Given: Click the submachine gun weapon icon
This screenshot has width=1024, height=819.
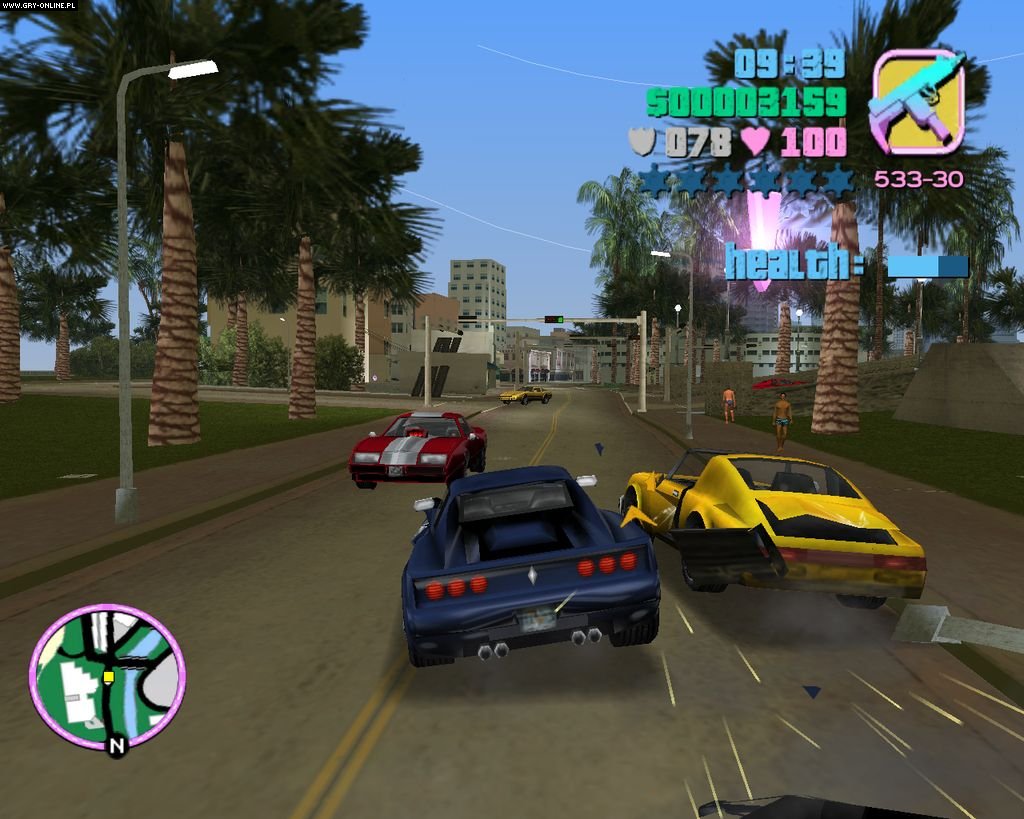Looking at the screenshot, I should [x=917, y=102].
